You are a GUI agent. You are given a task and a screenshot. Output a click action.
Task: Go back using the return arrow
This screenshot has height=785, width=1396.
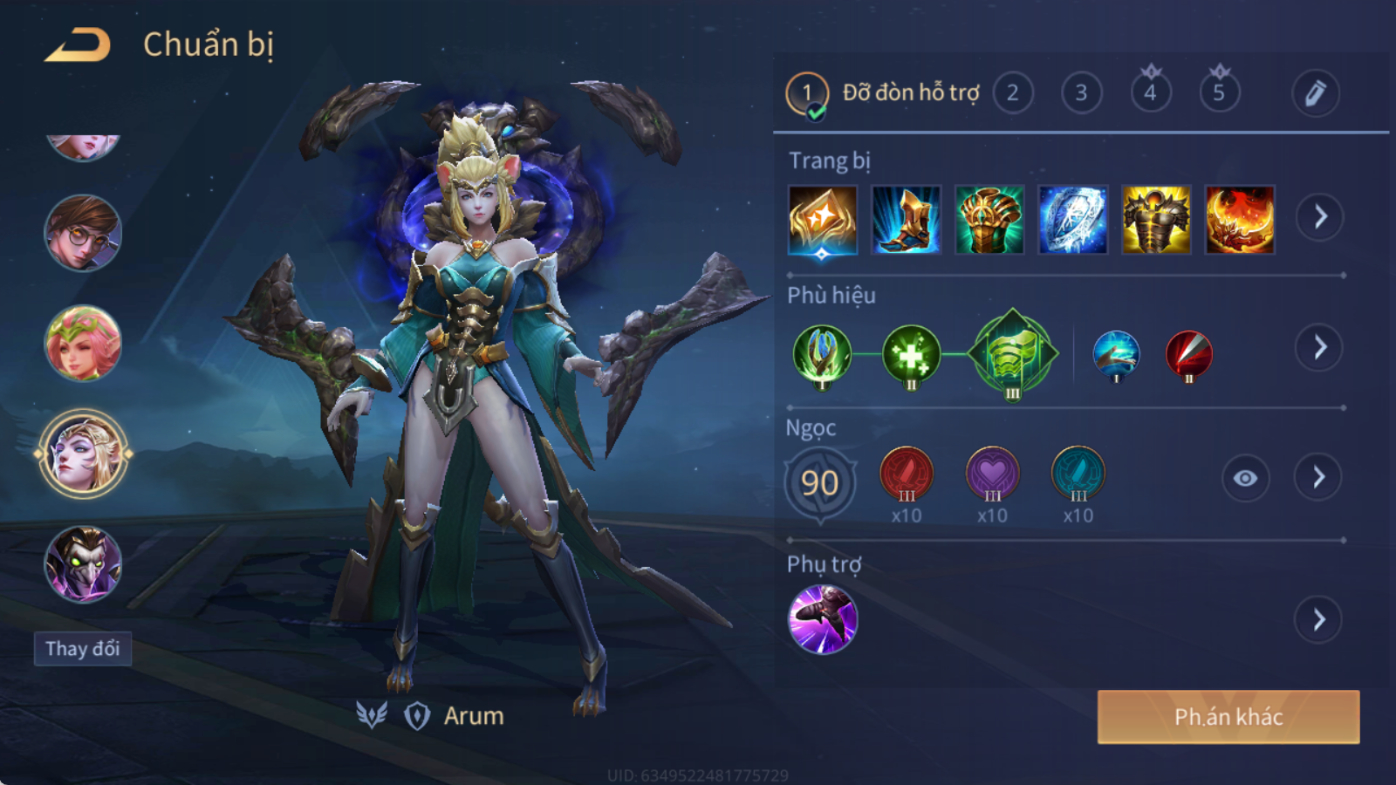(x=77, y=45)
